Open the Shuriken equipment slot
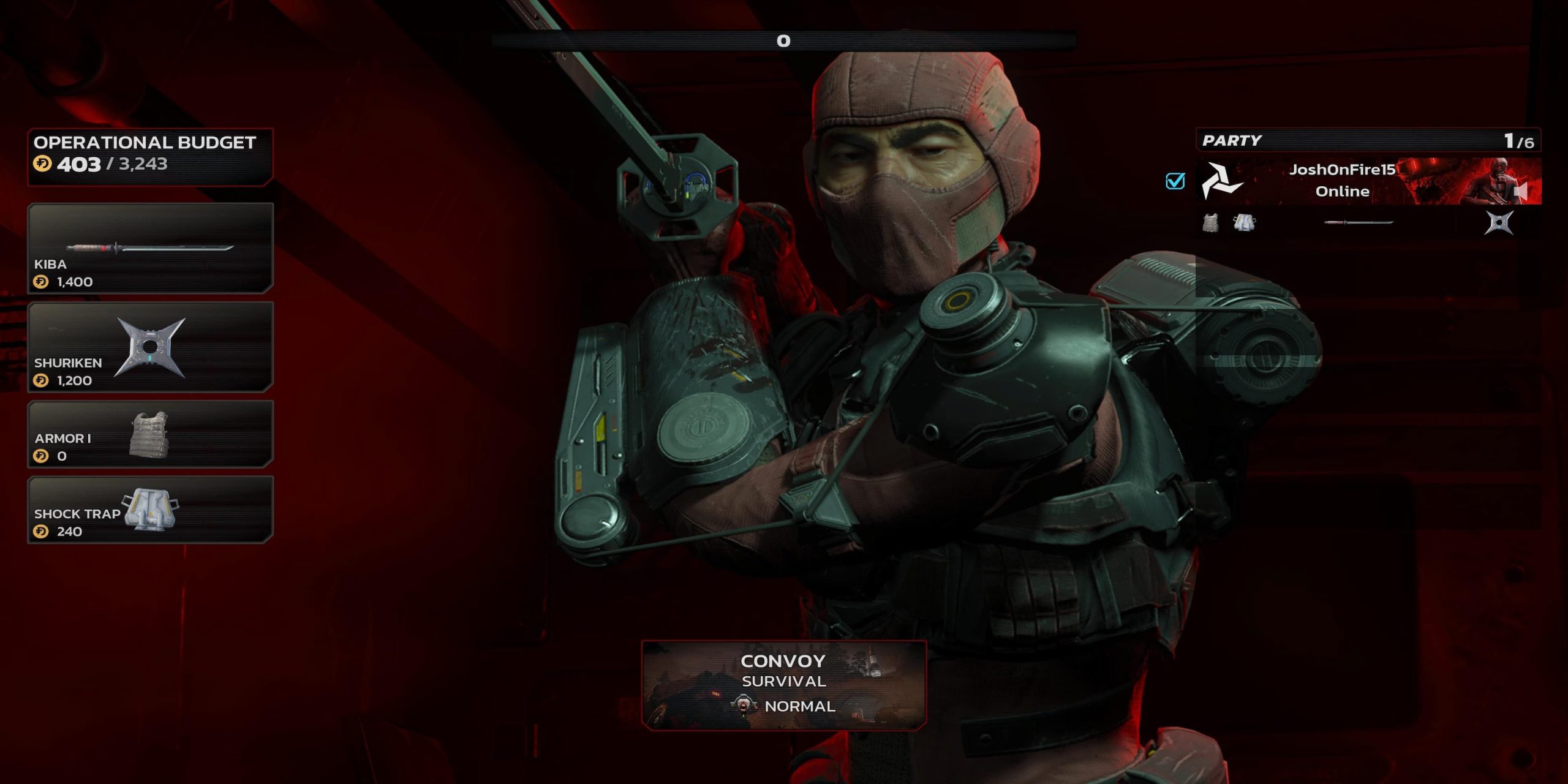 [150, 347]
